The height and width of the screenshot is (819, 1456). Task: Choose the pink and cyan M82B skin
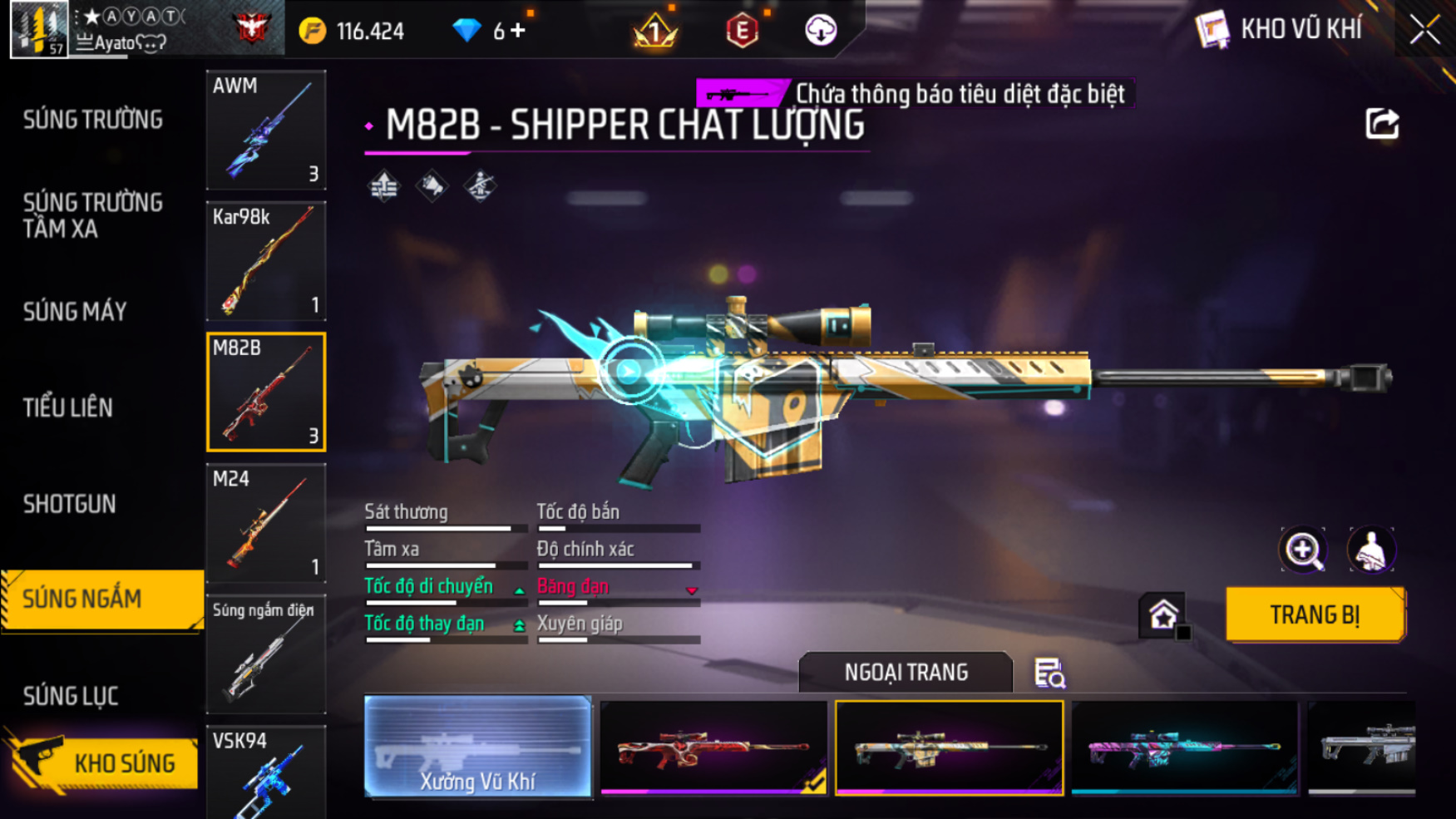(x=1184, y=747)
